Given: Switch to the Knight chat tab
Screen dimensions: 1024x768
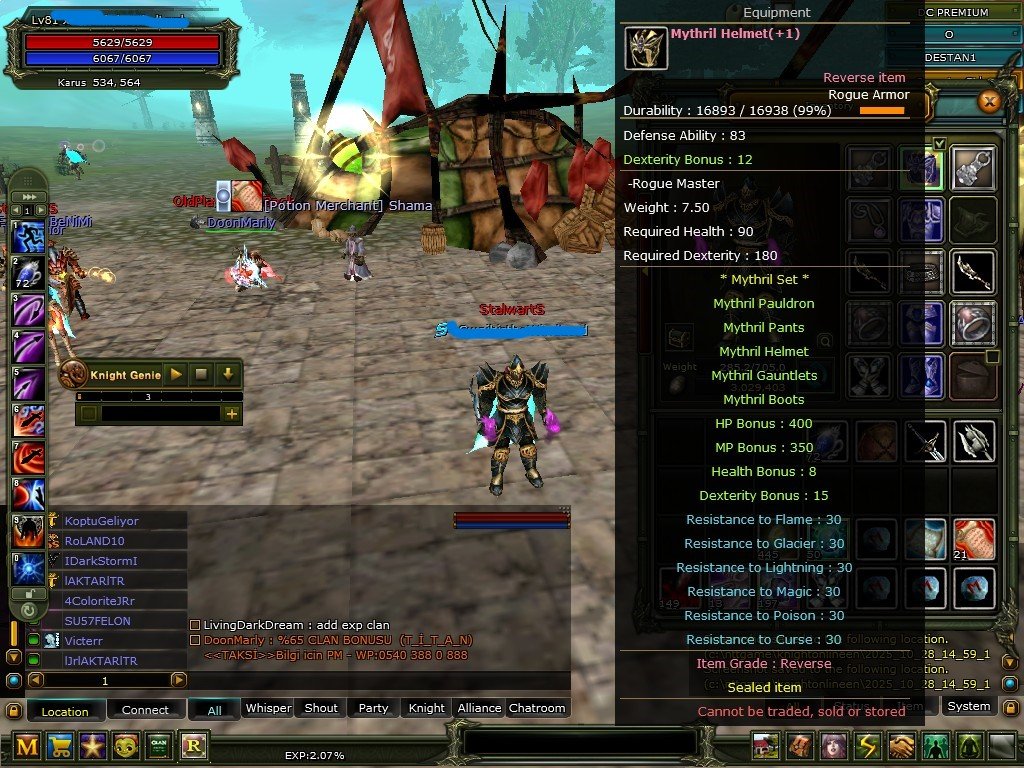Looking at the screenshot, I should click(x=426, y=708).
